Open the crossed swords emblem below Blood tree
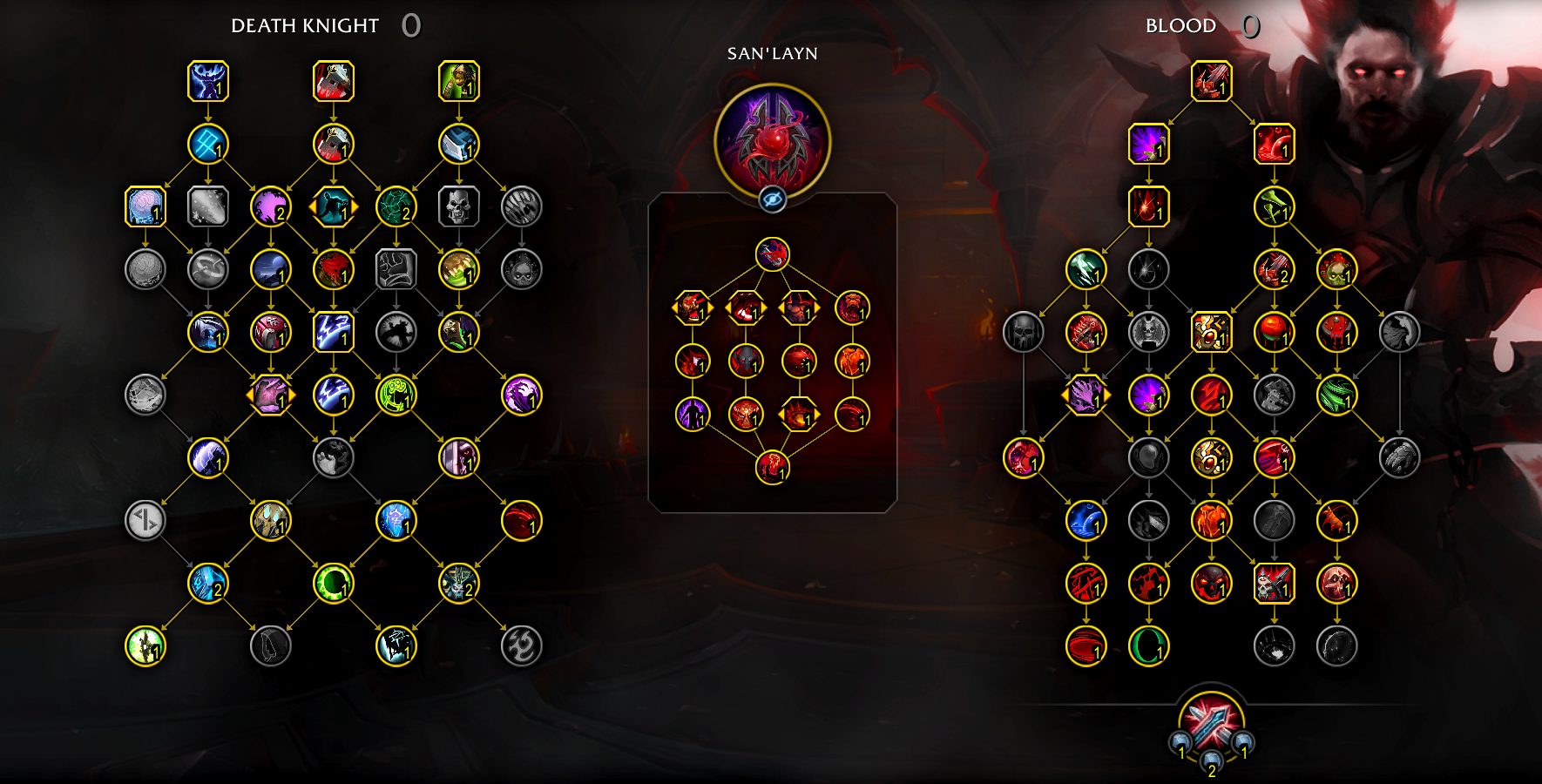 (x=1212, y=723)
